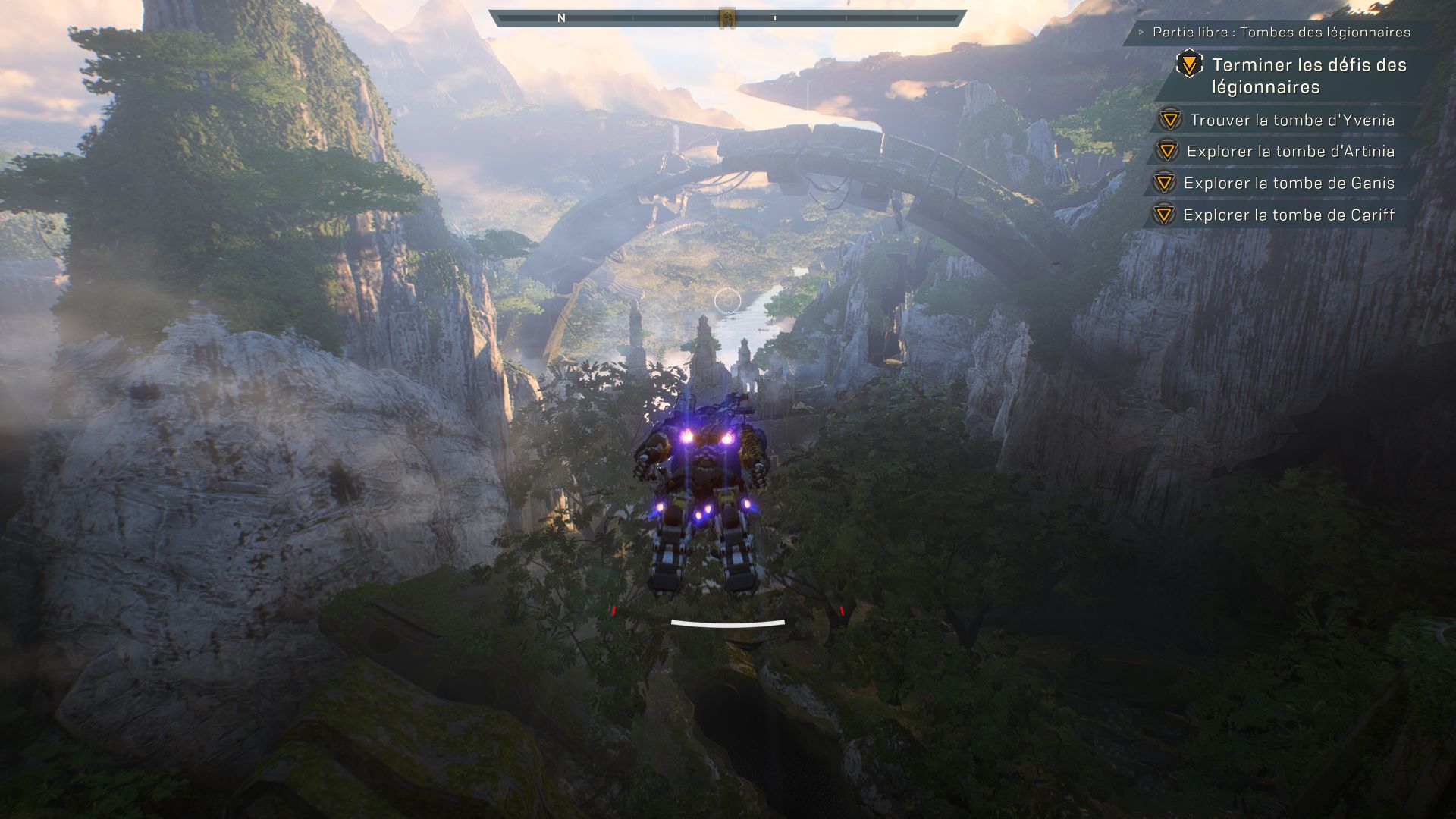Viewport: 1456px width, 819px height.
Task: Pick the Explorer la tombe de Cariff objective
Action: pyautogui.click(x=1288, y=215)
